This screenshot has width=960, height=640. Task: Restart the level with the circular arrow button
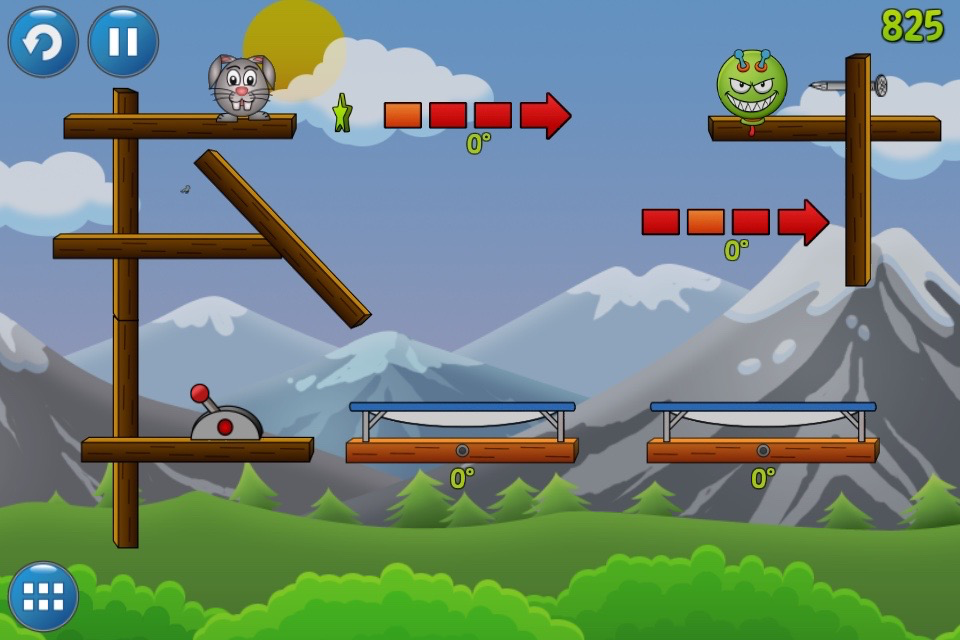point(43,42)
